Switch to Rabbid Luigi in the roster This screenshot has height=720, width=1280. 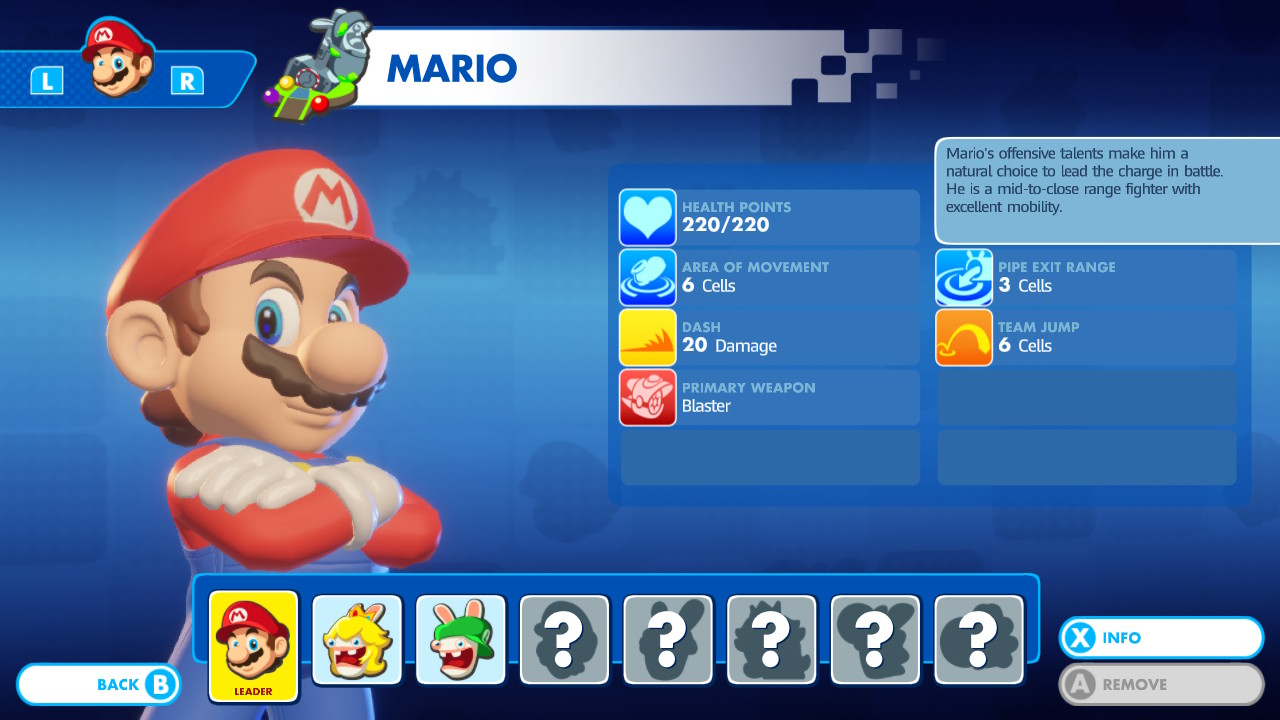(x=461, y=638)
